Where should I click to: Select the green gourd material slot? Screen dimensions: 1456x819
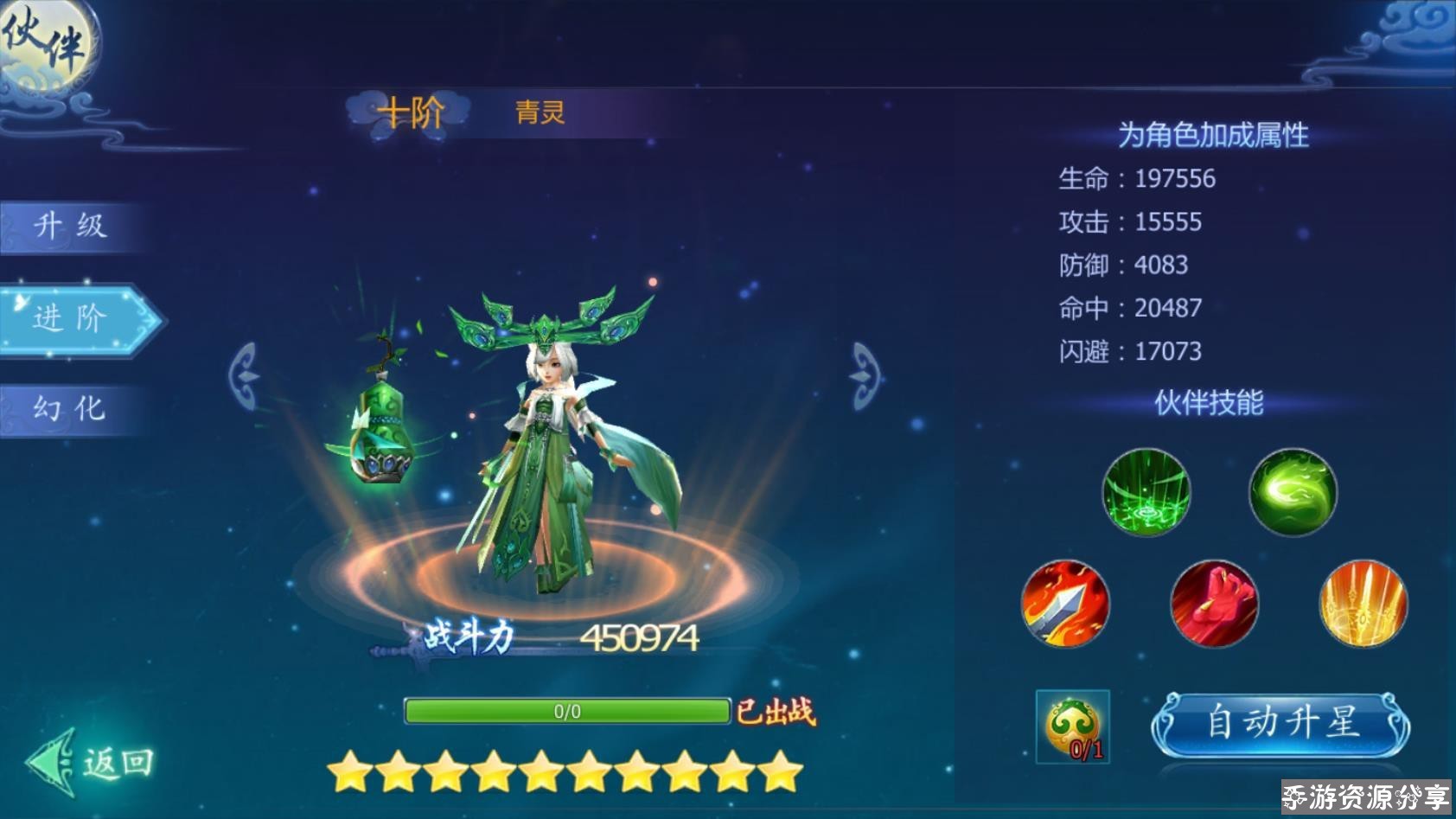(x=1072, y=726)
